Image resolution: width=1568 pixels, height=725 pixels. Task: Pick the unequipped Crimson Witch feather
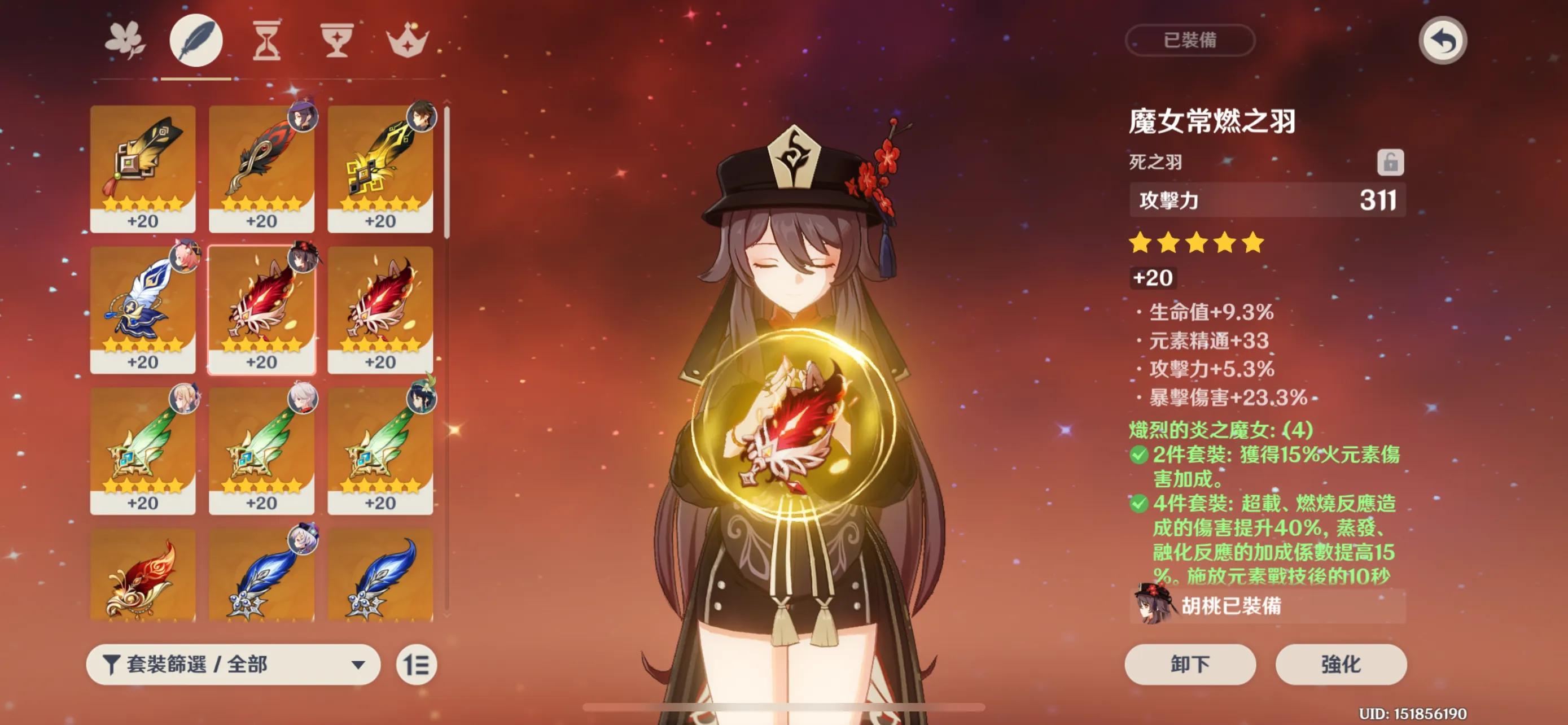click(x=380, y=310)
